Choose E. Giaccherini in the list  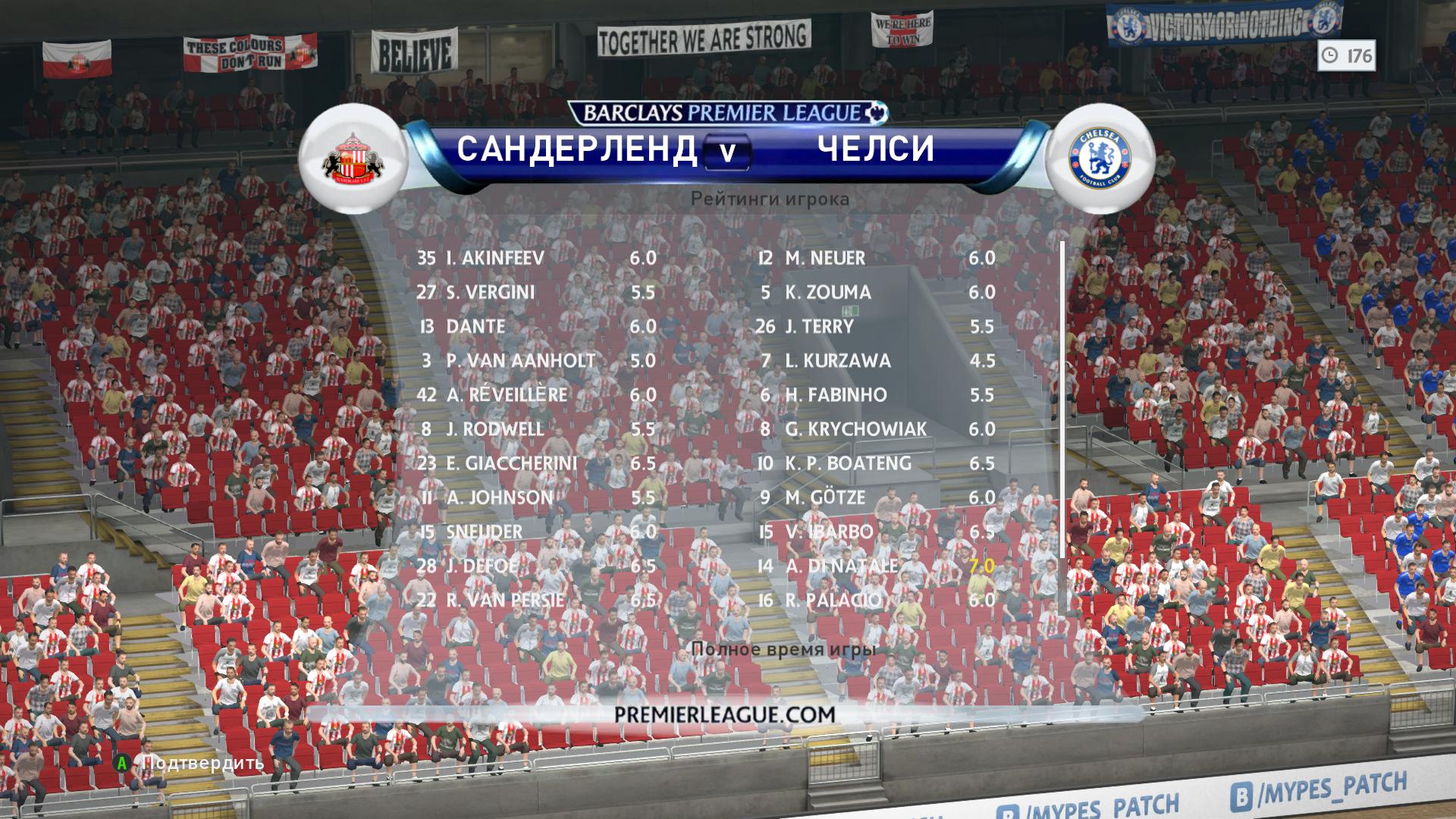pyautogui.click(x=535, y=463)
